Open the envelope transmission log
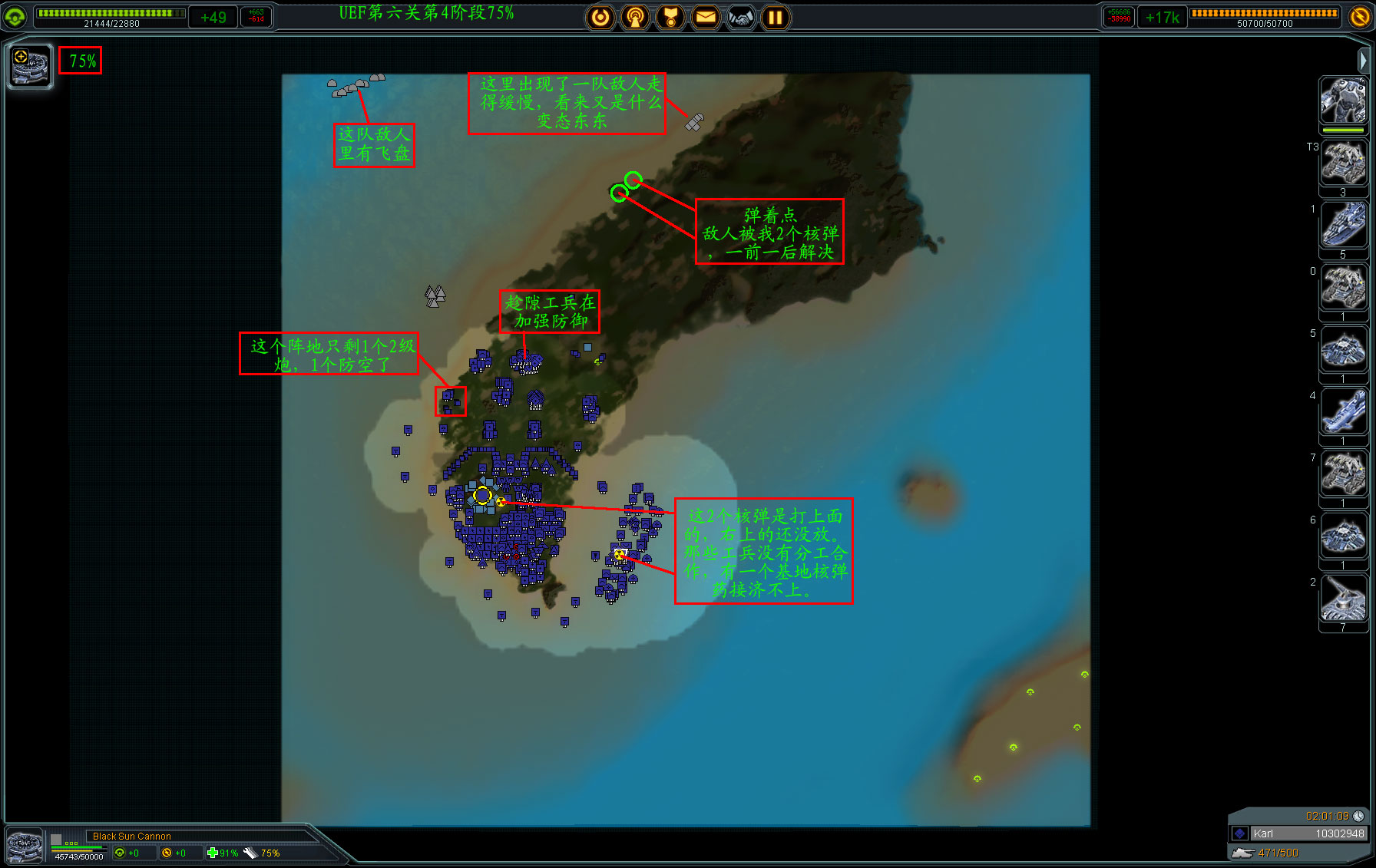1376x868 pixels. (706, 17)
